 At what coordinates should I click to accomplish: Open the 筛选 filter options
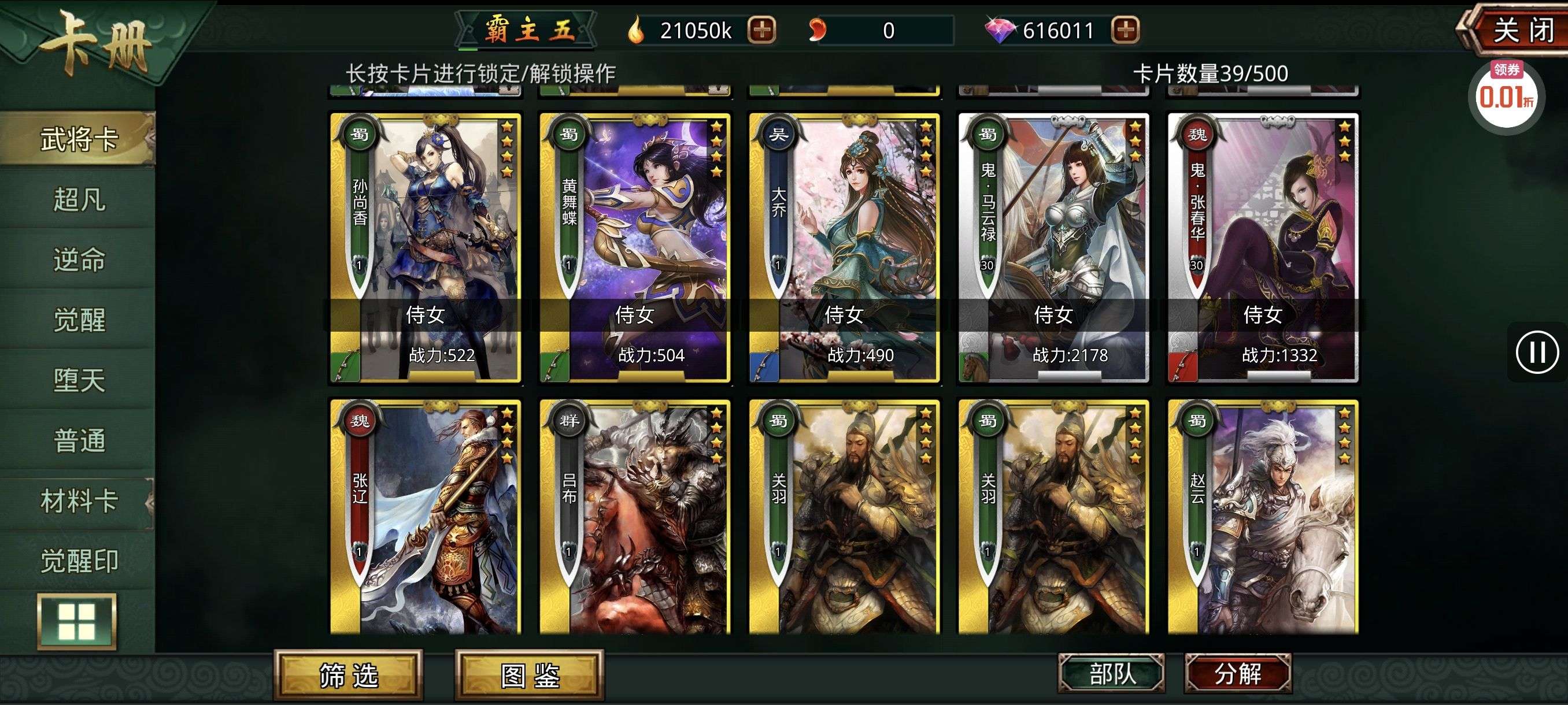(x=349, y=675)
